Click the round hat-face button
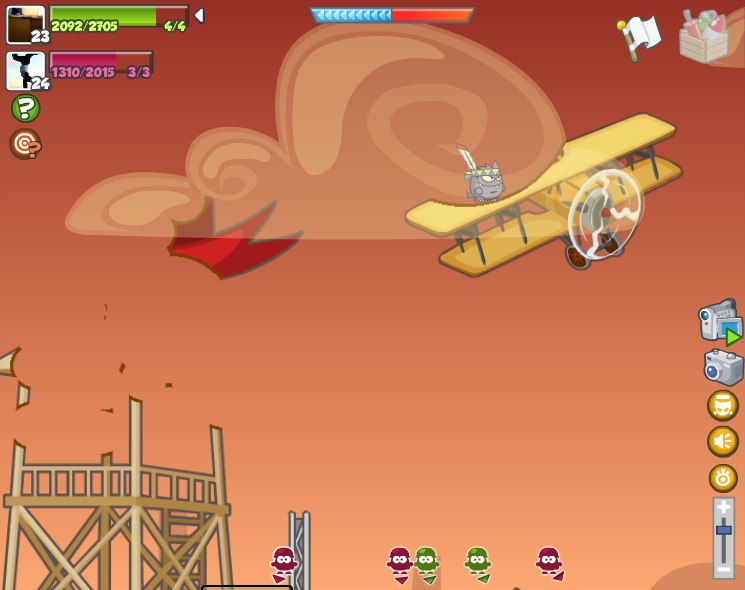745x590 pixels. pos(722,405)
